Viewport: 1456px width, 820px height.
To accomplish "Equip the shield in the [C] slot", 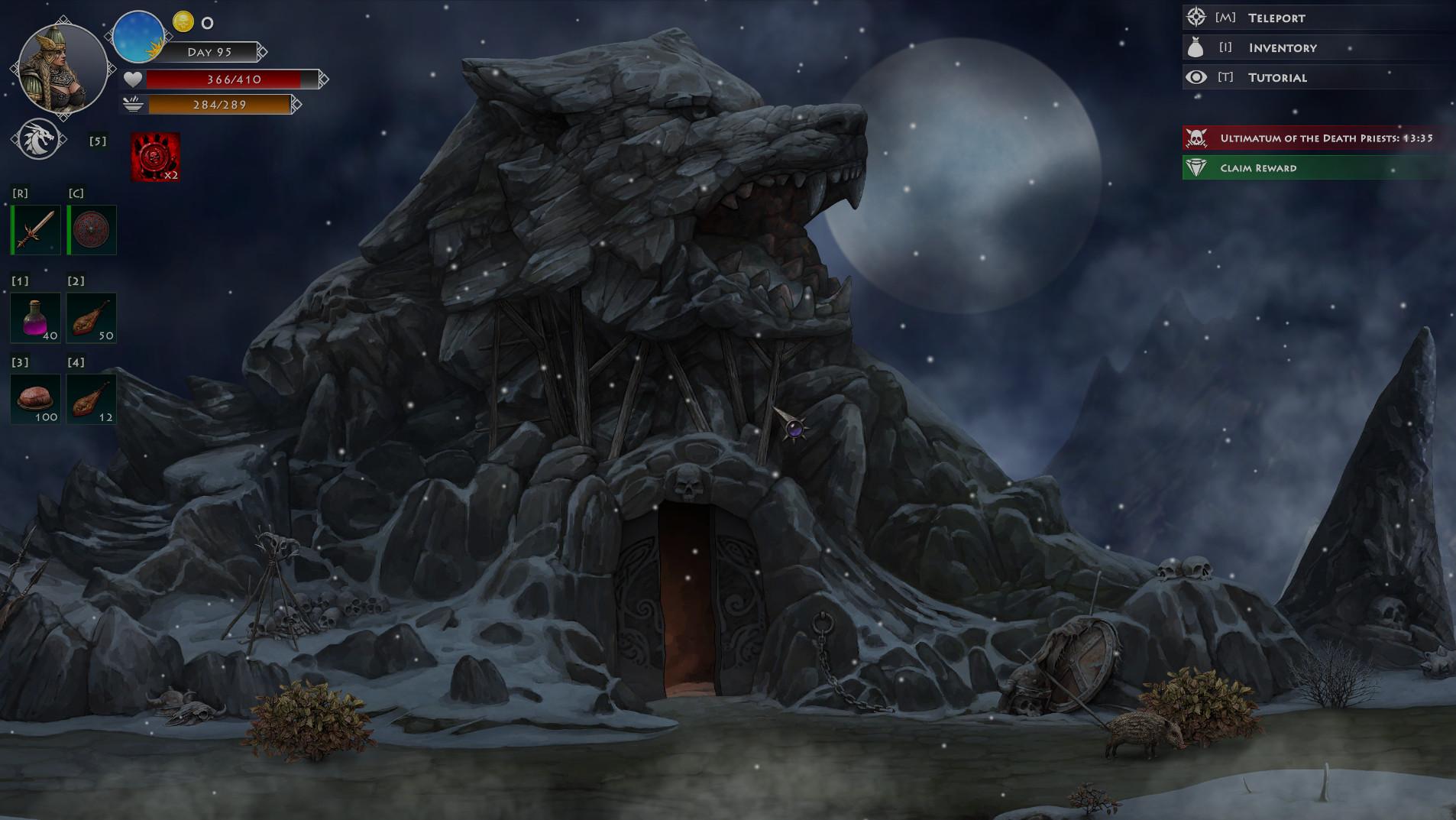I will pyautogui.click(x=91, y=229).
